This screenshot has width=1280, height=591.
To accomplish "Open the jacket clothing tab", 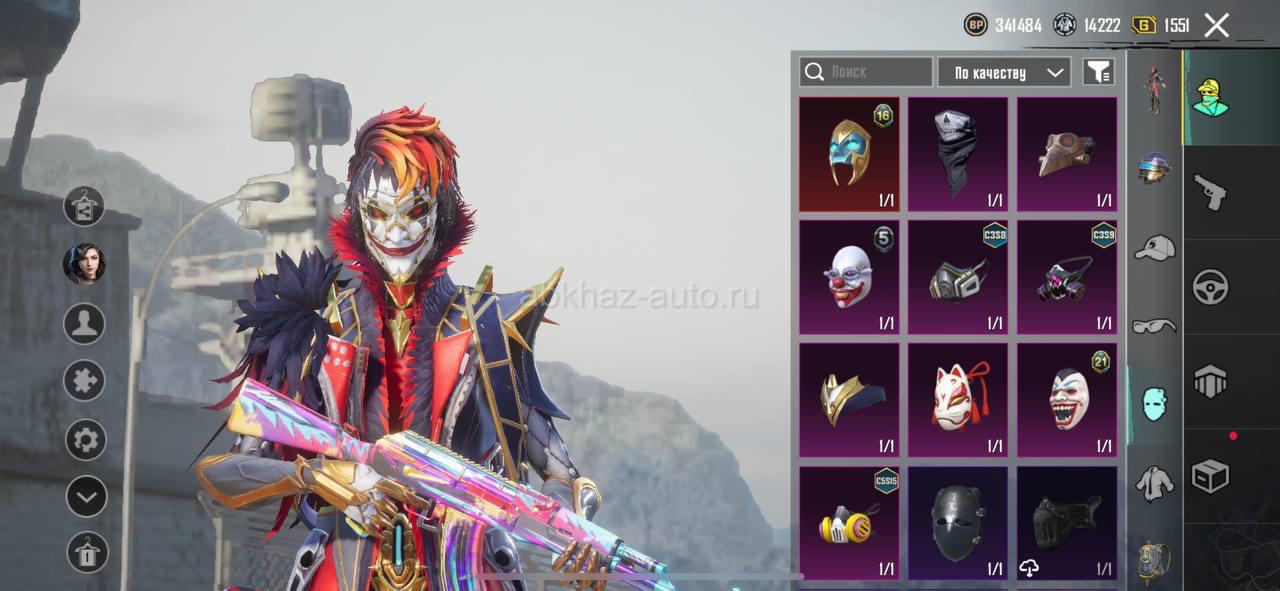I will point(1154,484).
